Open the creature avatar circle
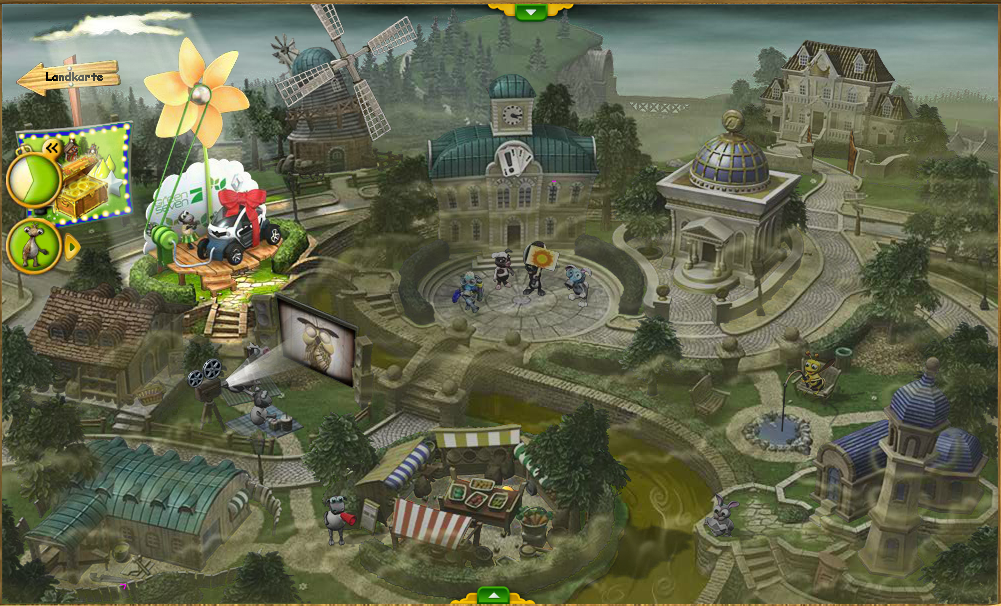1001x606 pixels. click(33, 246)
